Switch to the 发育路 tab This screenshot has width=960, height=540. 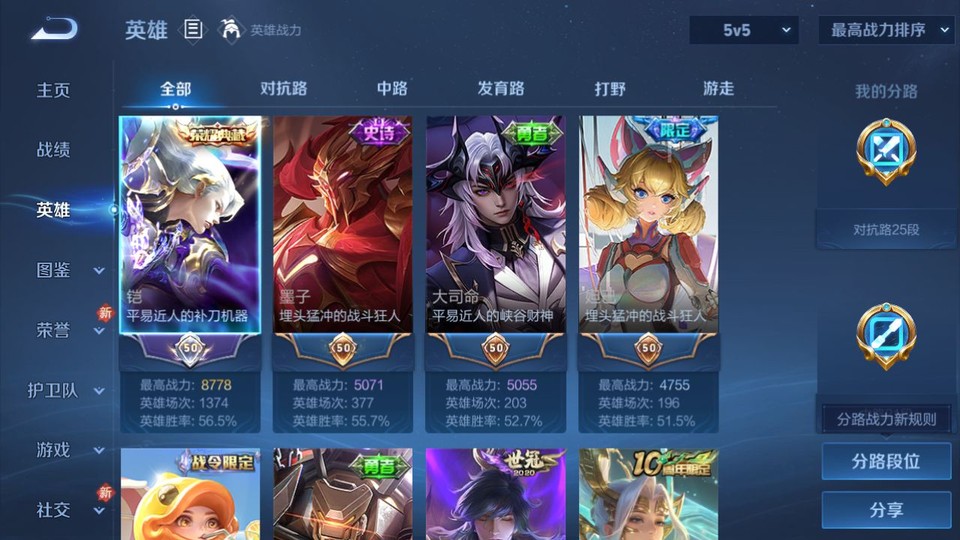[500, 89]
